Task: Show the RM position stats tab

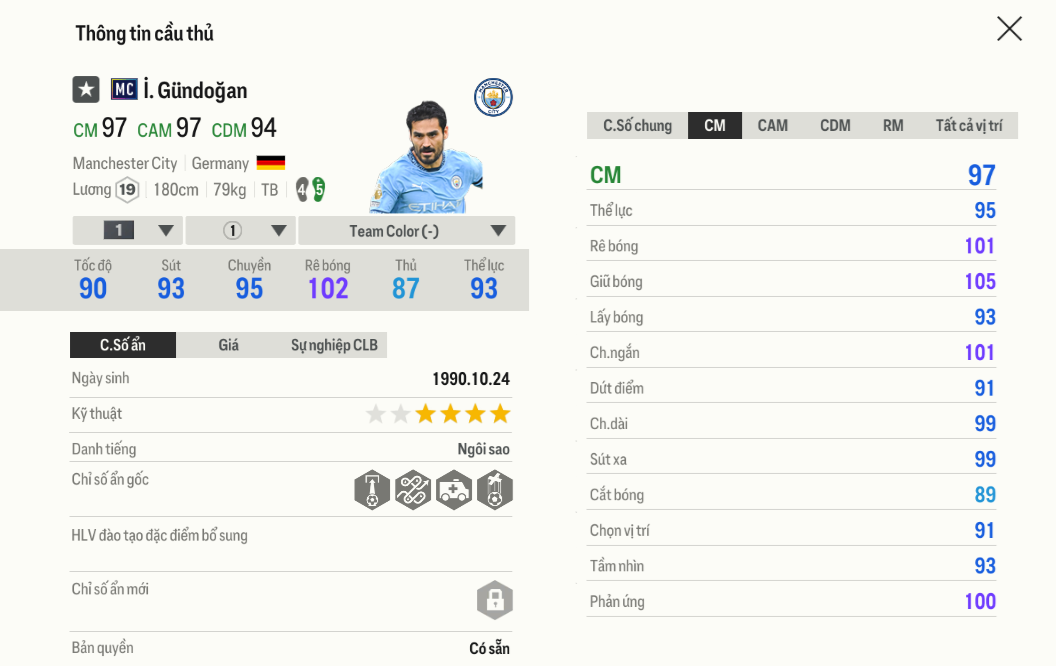Action: pos(893,126)
